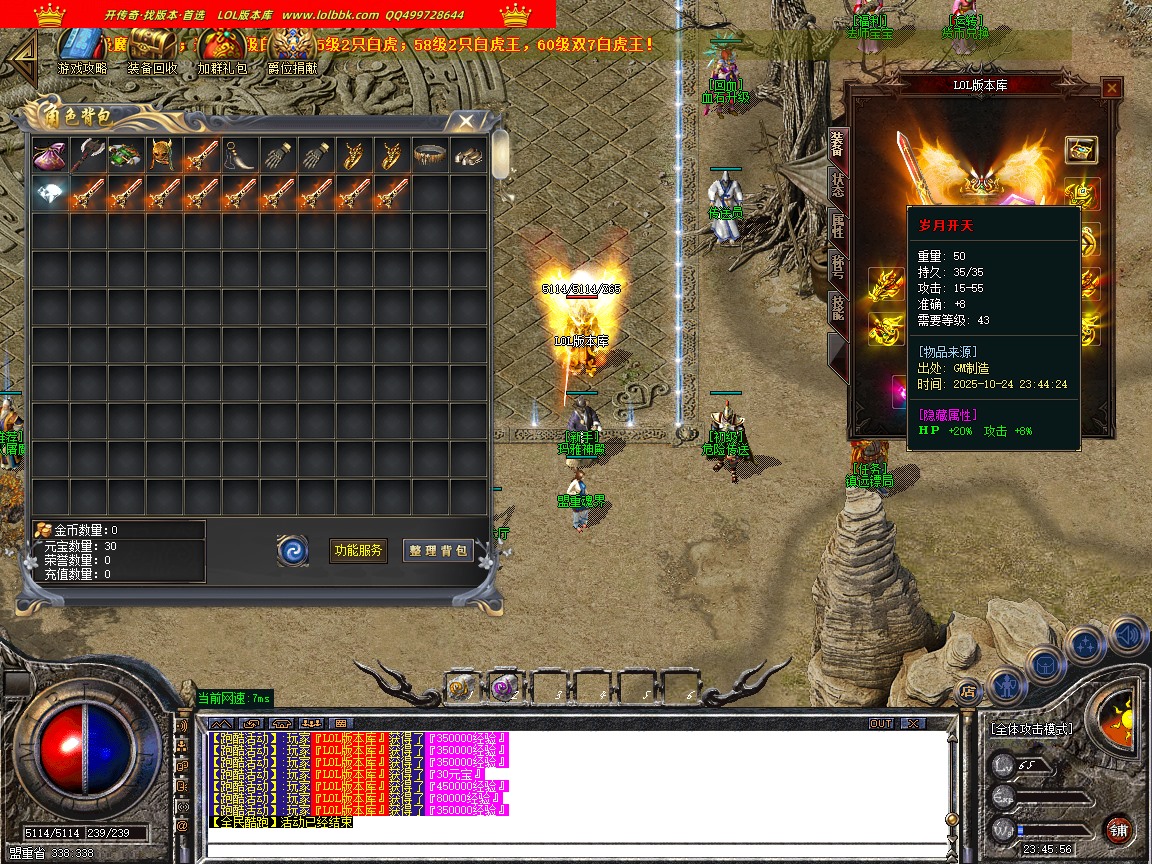Click the blue swirl button in the backpack
Image resolution: width=1152 pixels, height=864 pixels.
click(293, 550)
